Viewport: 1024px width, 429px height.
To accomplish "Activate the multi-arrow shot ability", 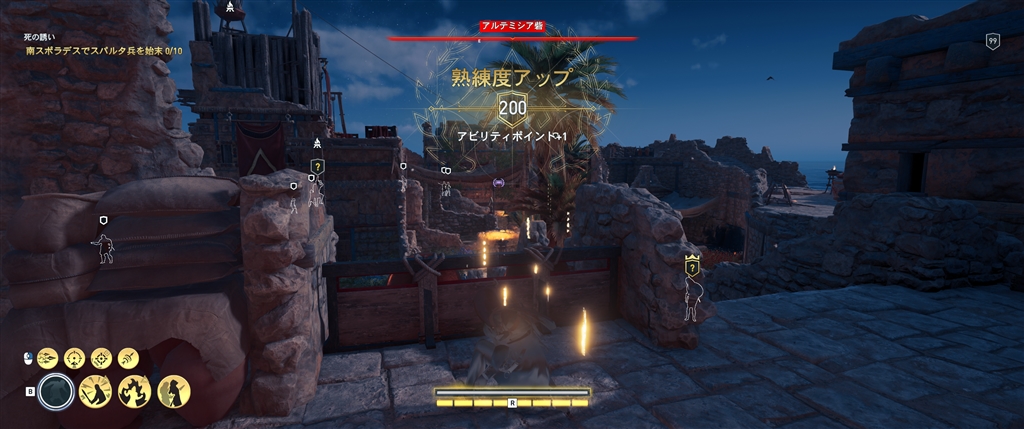I will (x=49, y=358).
